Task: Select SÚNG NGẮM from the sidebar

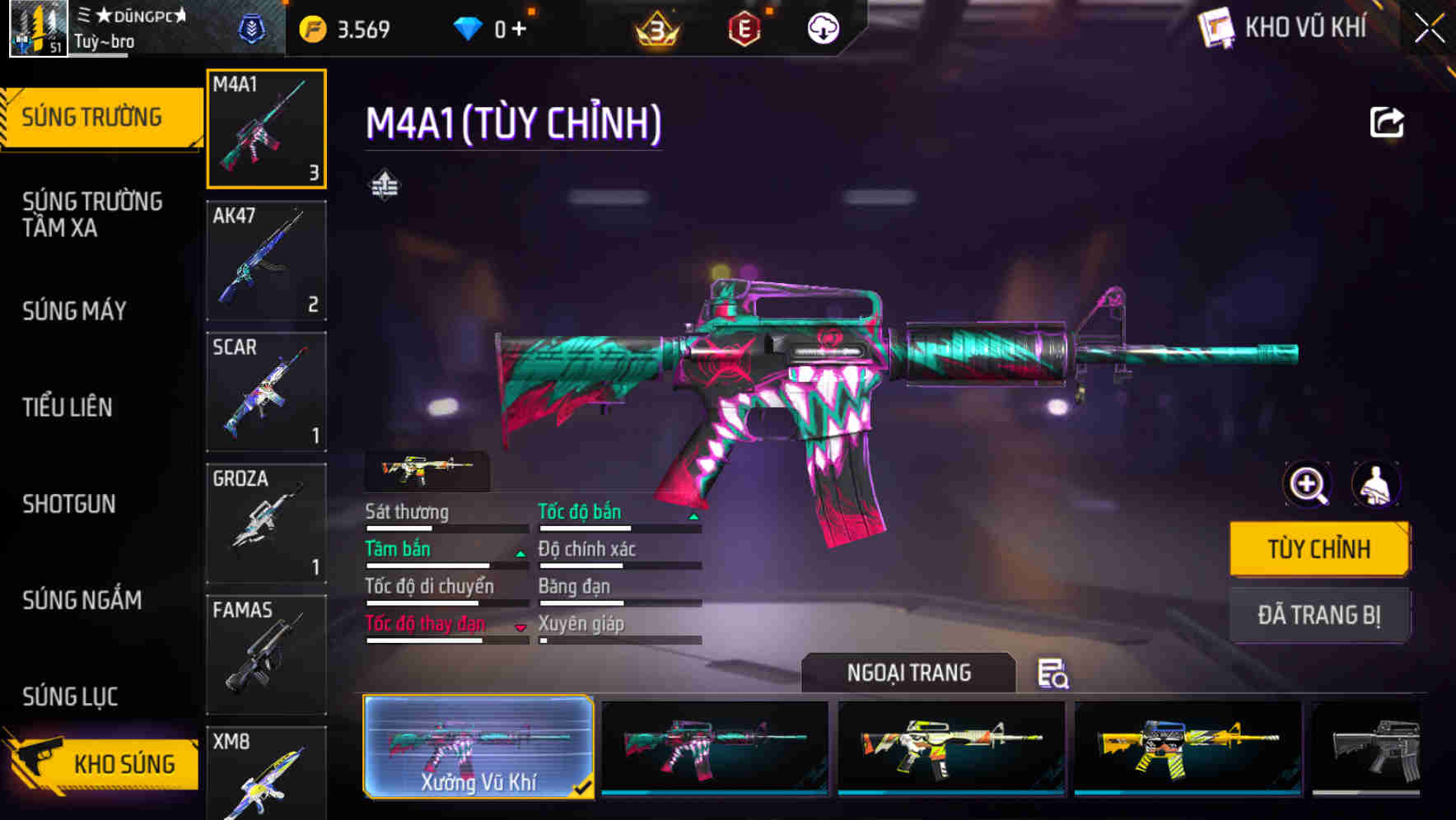Action: pyautogui.click(x=82, y=601)
